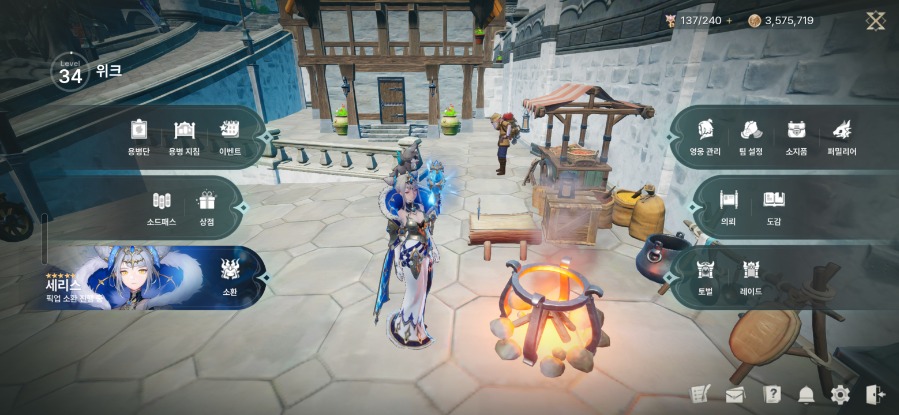The height and width of the screenshot is (415, 899).
Task: Open the notifications bell icon
Action: point(806,395)
